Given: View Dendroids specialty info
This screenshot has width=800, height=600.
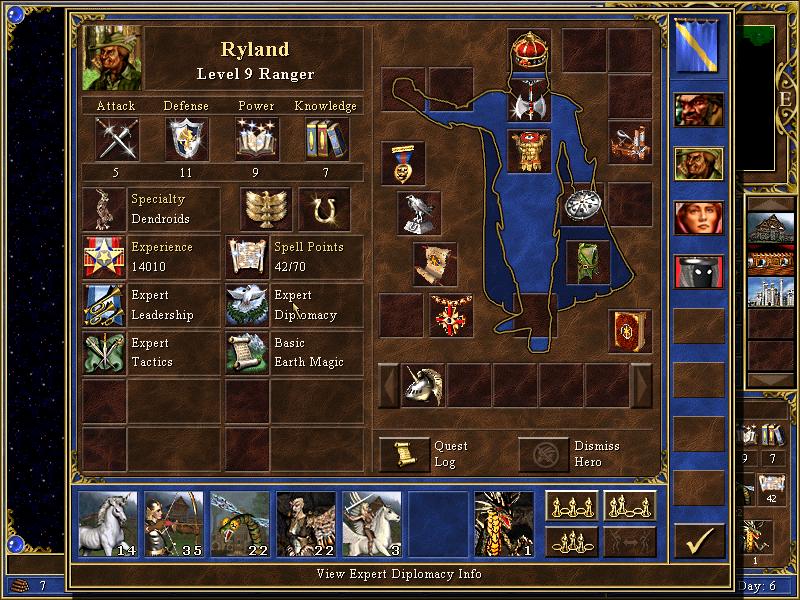Looking at the screenshot, I should point(104,209).
